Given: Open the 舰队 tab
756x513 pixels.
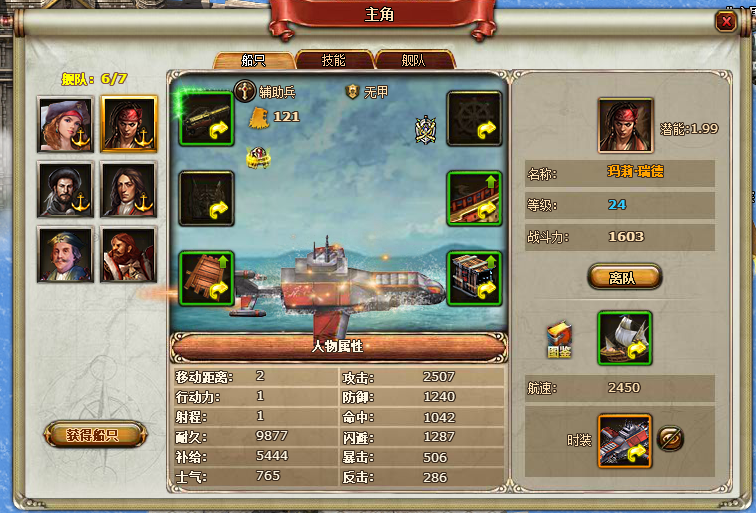Looking at the screenshot, I should pyautogui.click(x=414, y=61).
